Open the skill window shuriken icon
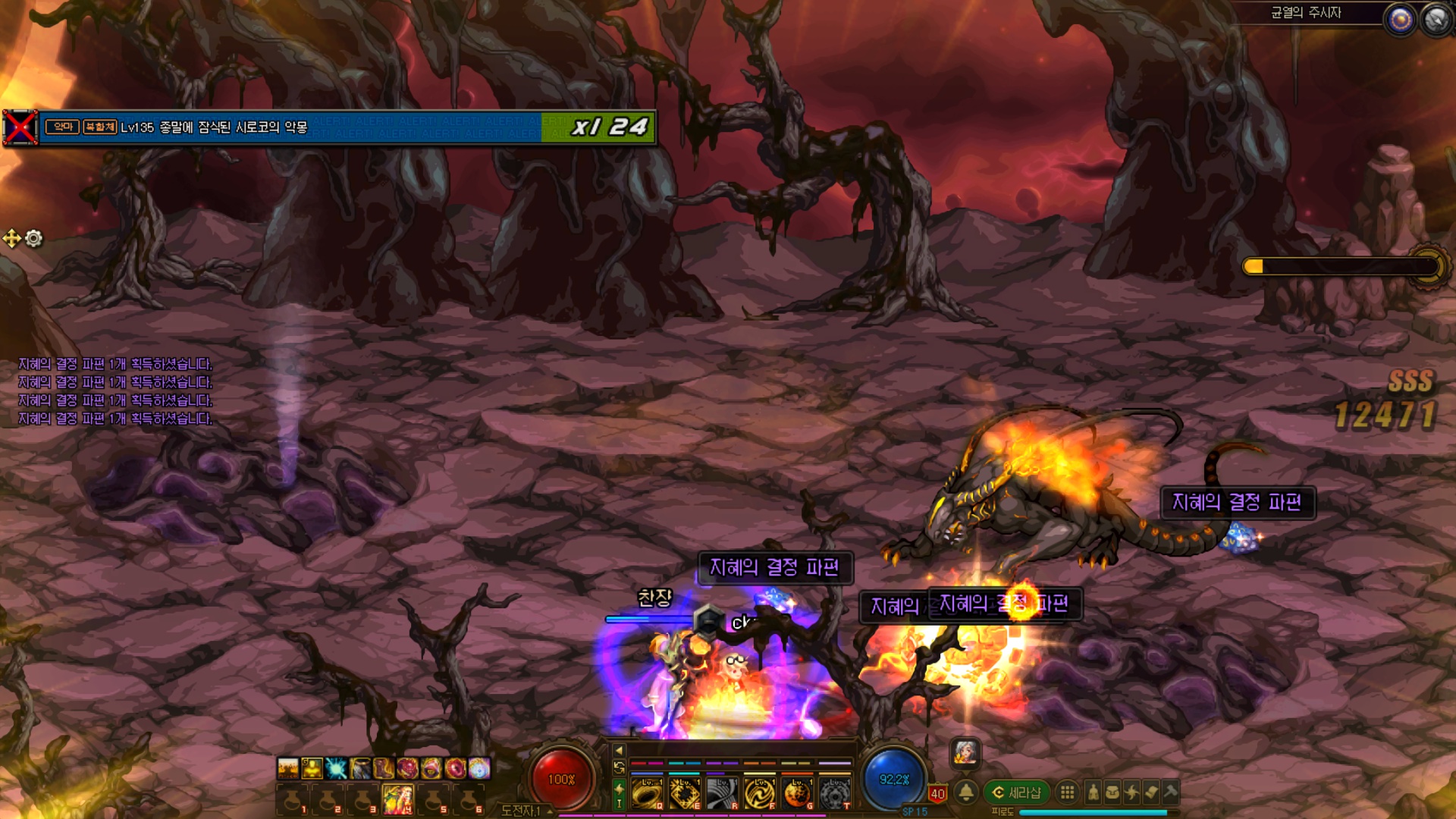The width and height of the screenshot is (1456, 819). (1132, 792)
